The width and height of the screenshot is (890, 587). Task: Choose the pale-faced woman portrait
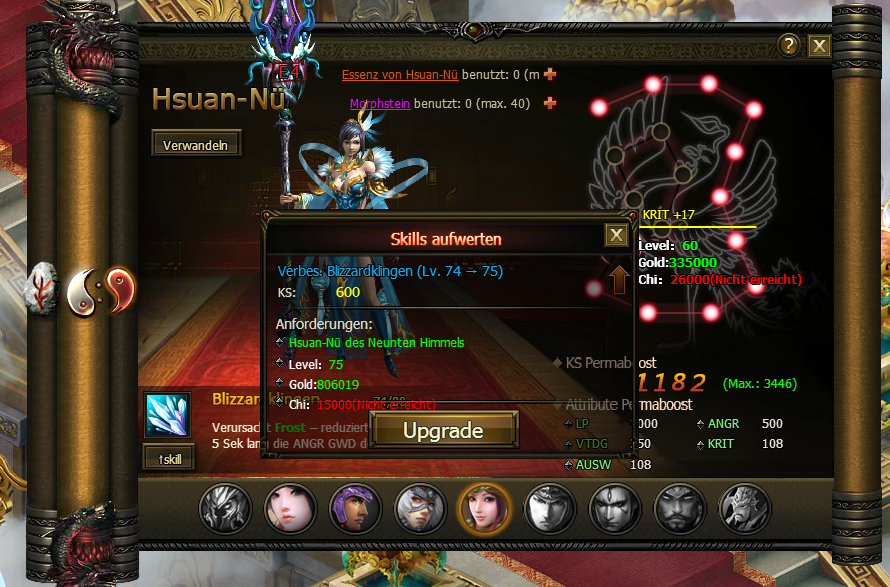click(x=288, y=507)
